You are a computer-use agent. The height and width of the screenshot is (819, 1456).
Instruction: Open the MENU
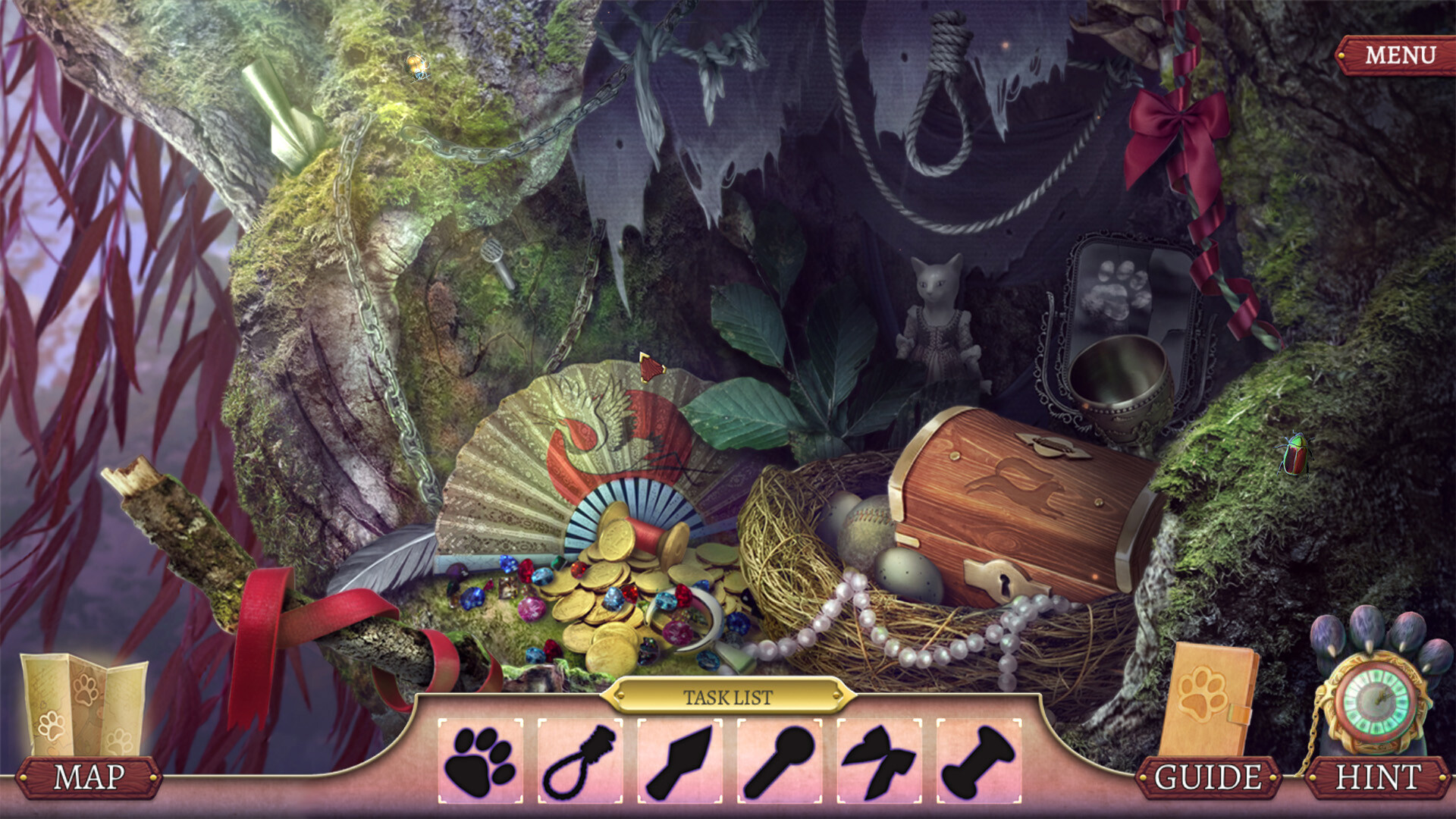tap(1401, 54)
